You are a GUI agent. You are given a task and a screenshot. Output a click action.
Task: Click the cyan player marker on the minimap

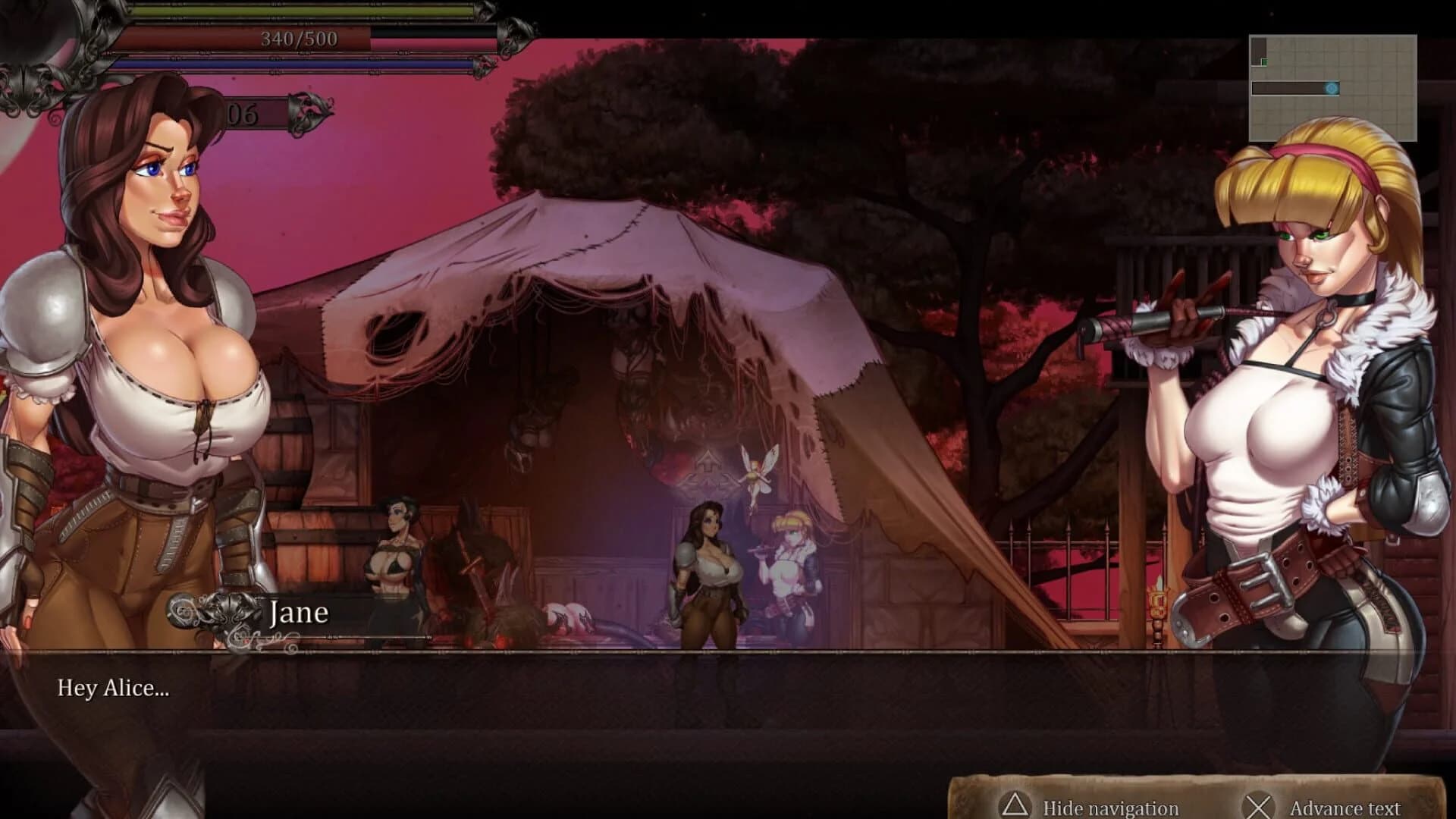pyautogui.click(x=1333, y=89)
